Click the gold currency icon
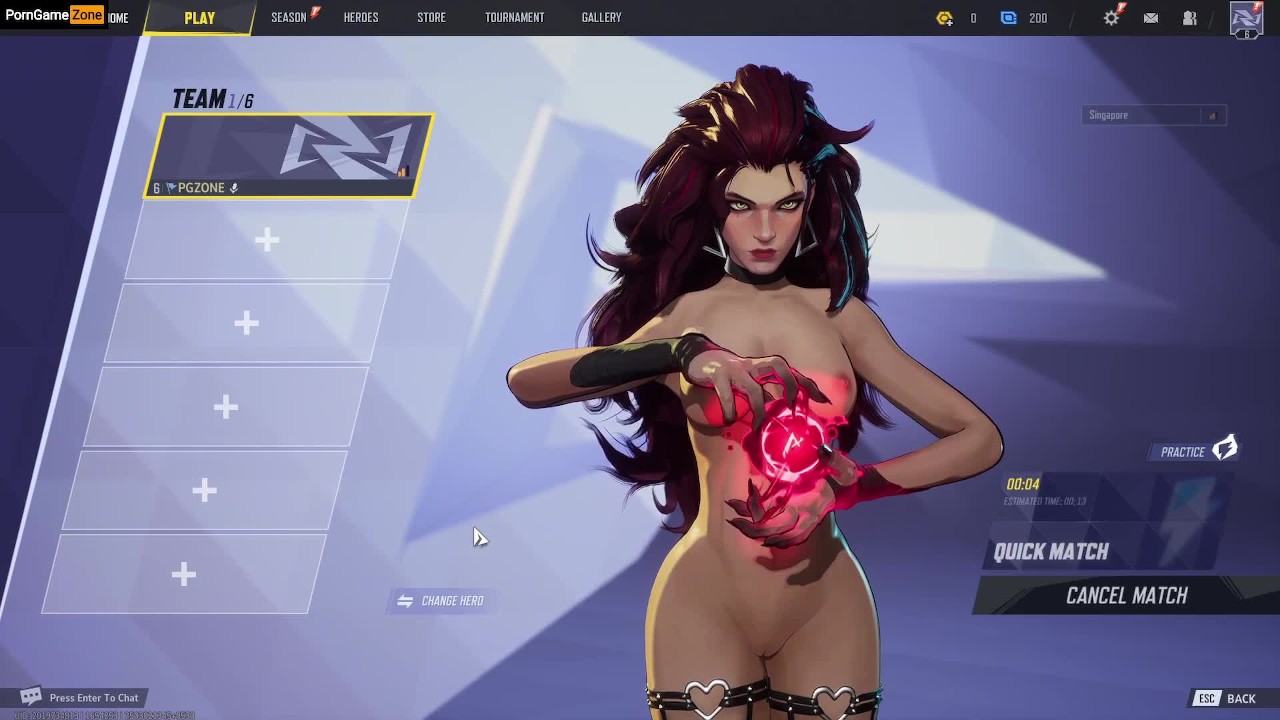Image resolution: width=1280 pixels, height=720 pixels. [x=944, y=18]
